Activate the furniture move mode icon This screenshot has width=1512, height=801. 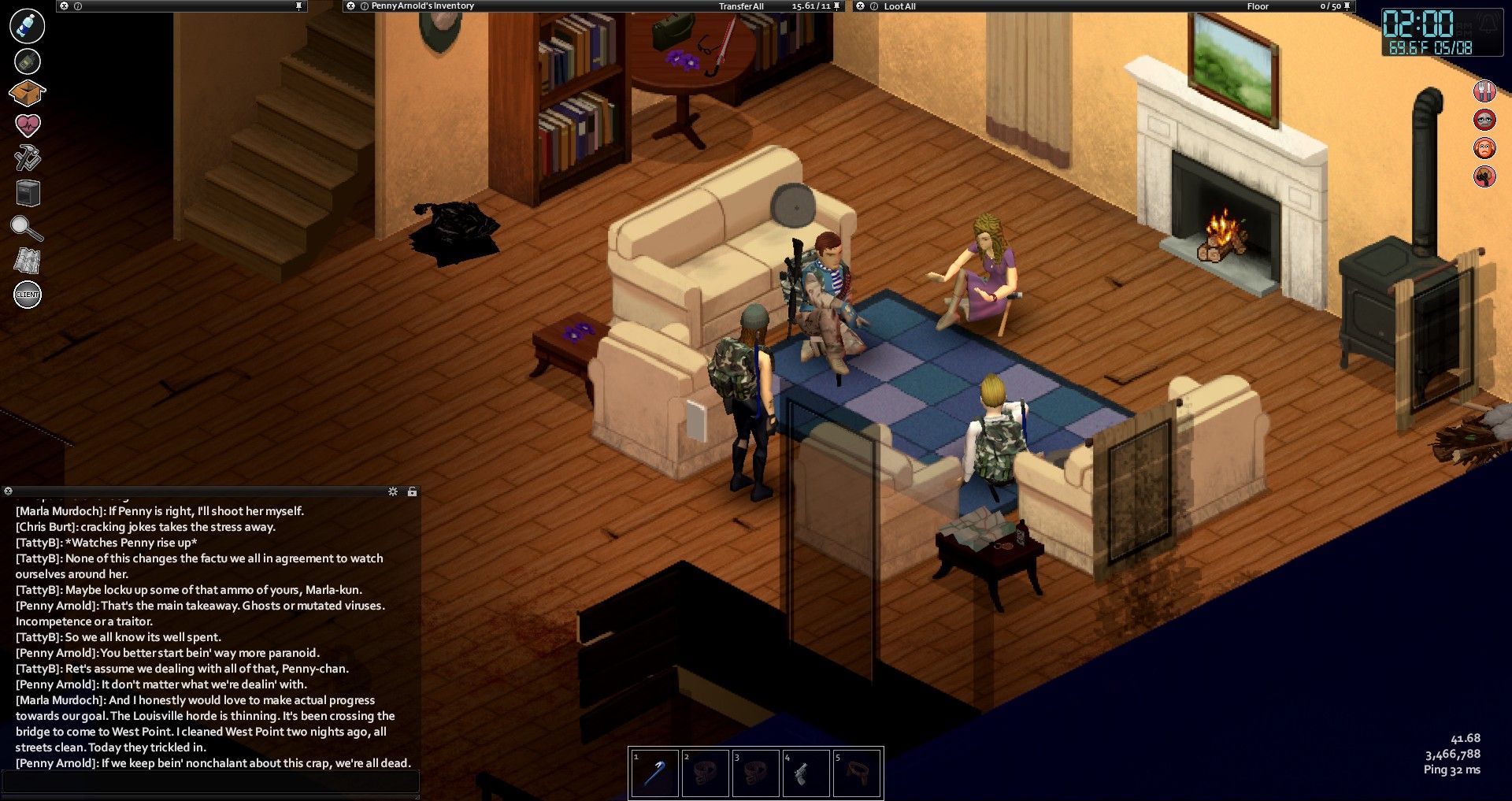coord(28,193)
